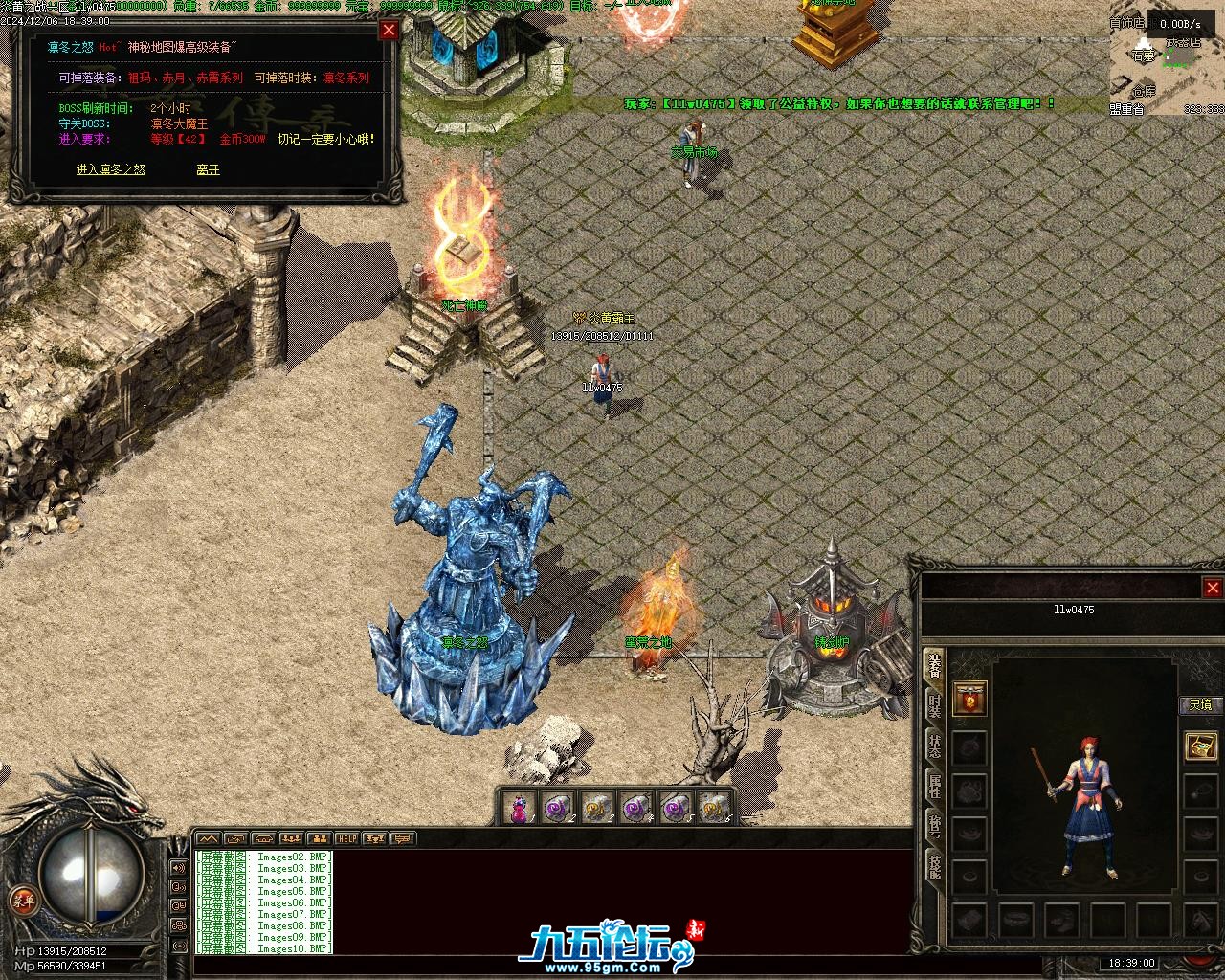This screenshot has width=1225, height=980.
Task: Select the red banner equipment slot
Action: tap(970, 700)
